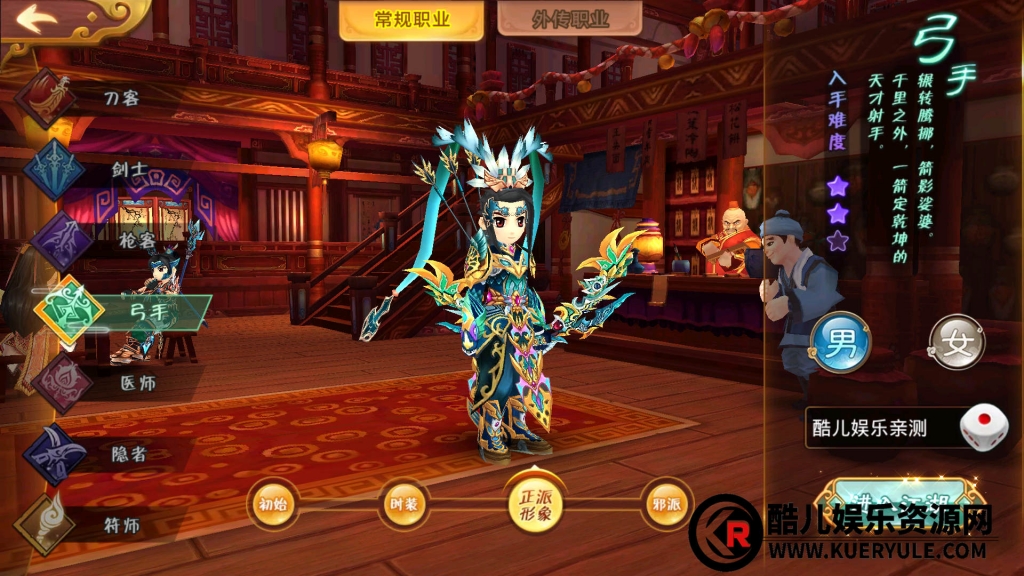Show the 初始 appearance

[x=272, y=504]
